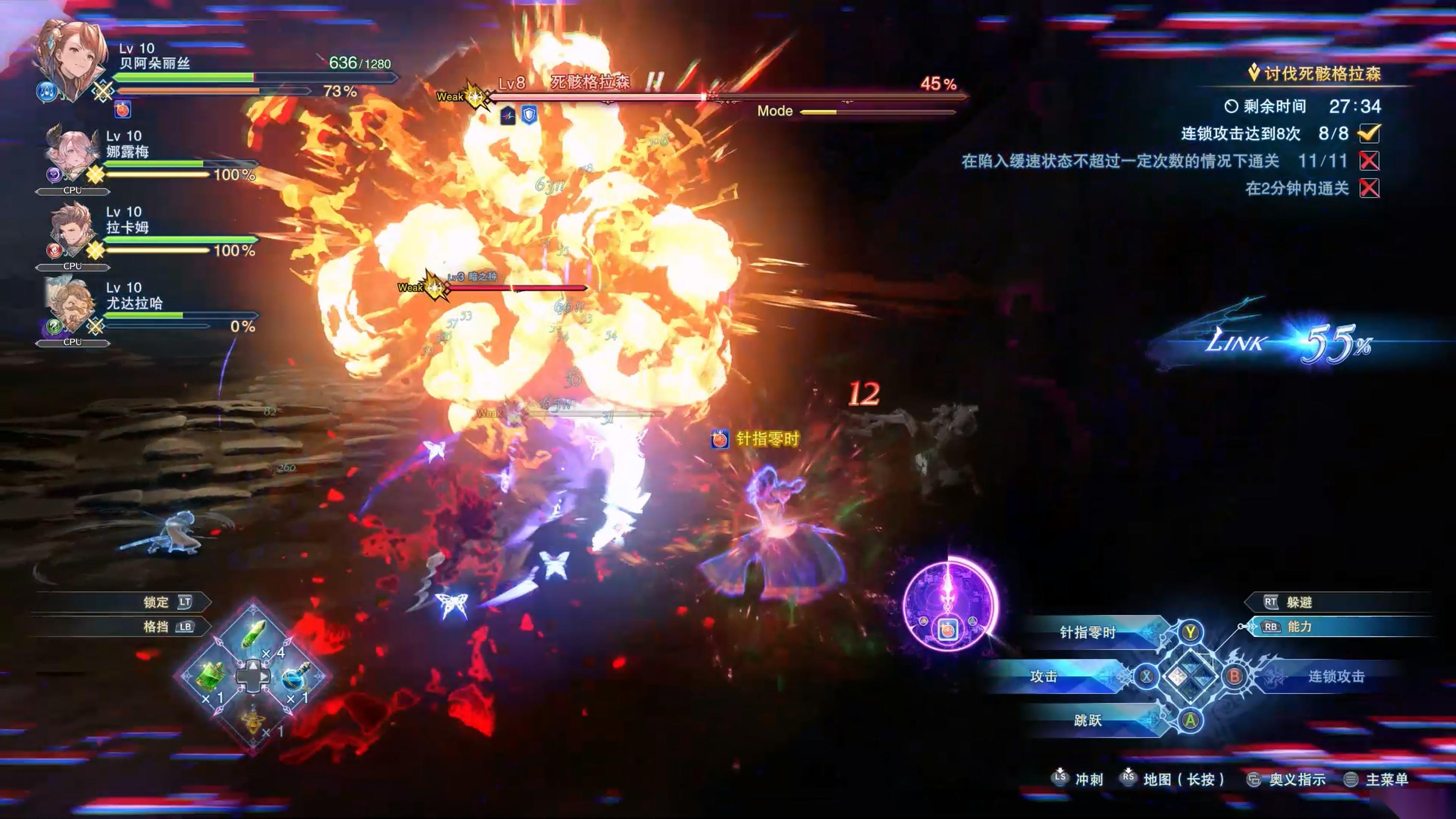Activate the 连锁攻击 link attack action

click(1336, 677)
